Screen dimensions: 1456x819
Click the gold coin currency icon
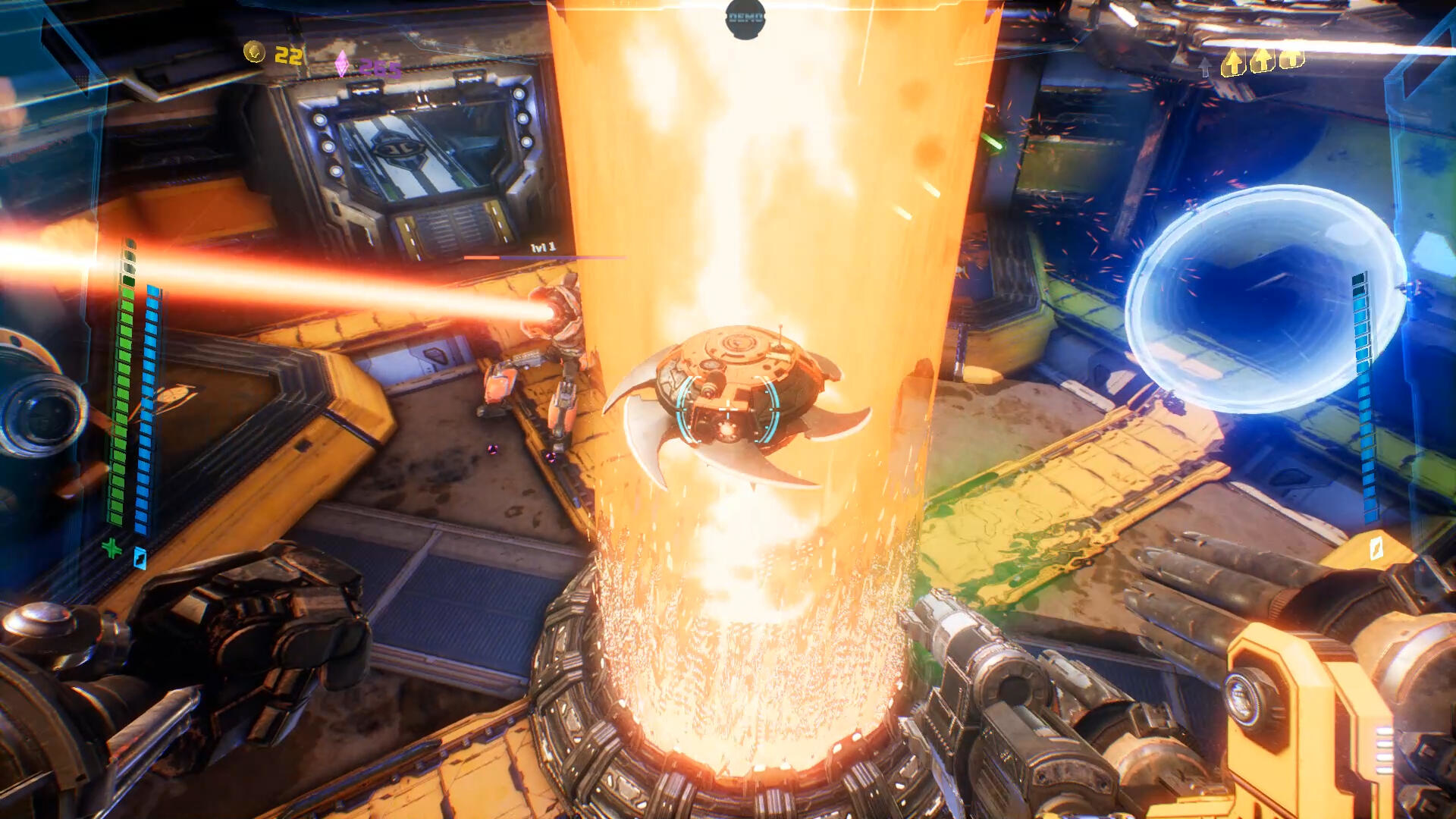click(x=254, y=52)
